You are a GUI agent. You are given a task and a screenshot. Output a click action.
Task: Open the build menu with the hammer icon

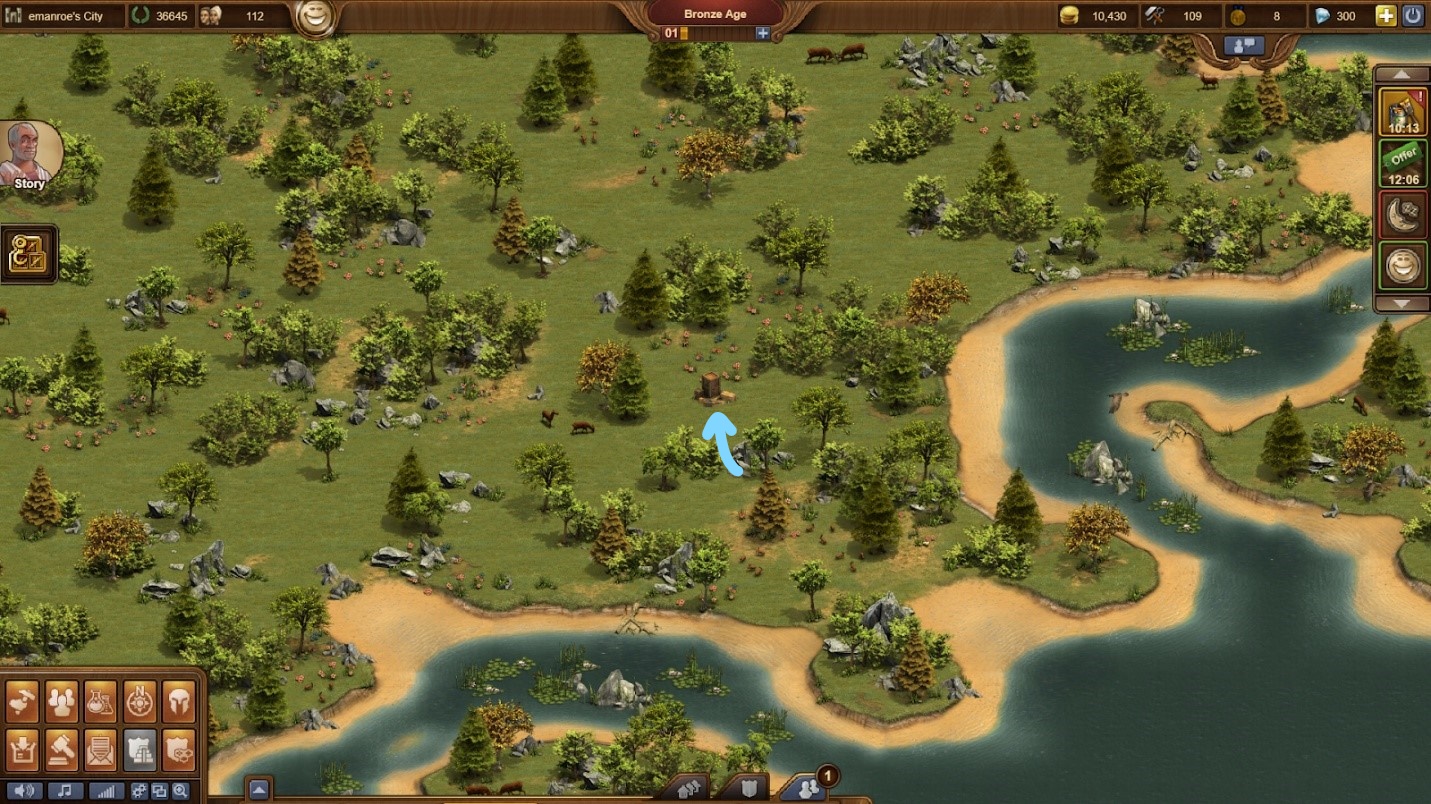coord(22,702)
